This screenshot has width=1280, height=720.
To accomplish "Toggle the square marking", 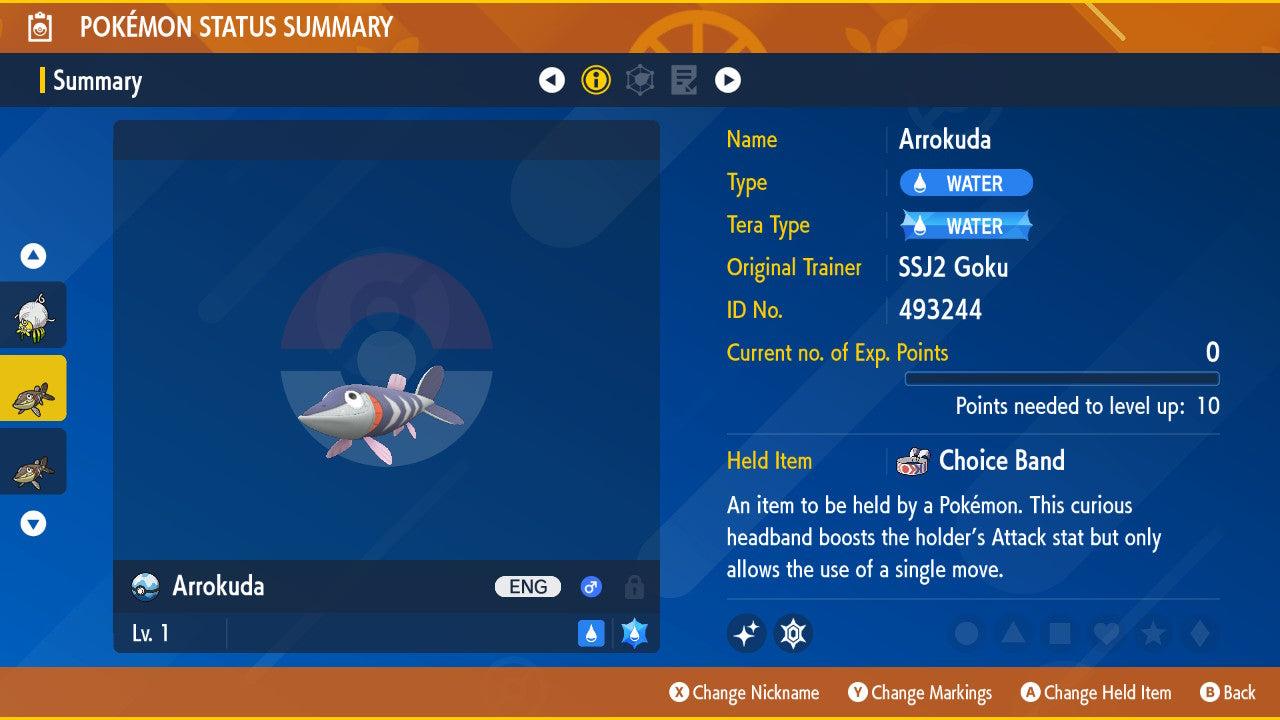I will coord(1058,633).
